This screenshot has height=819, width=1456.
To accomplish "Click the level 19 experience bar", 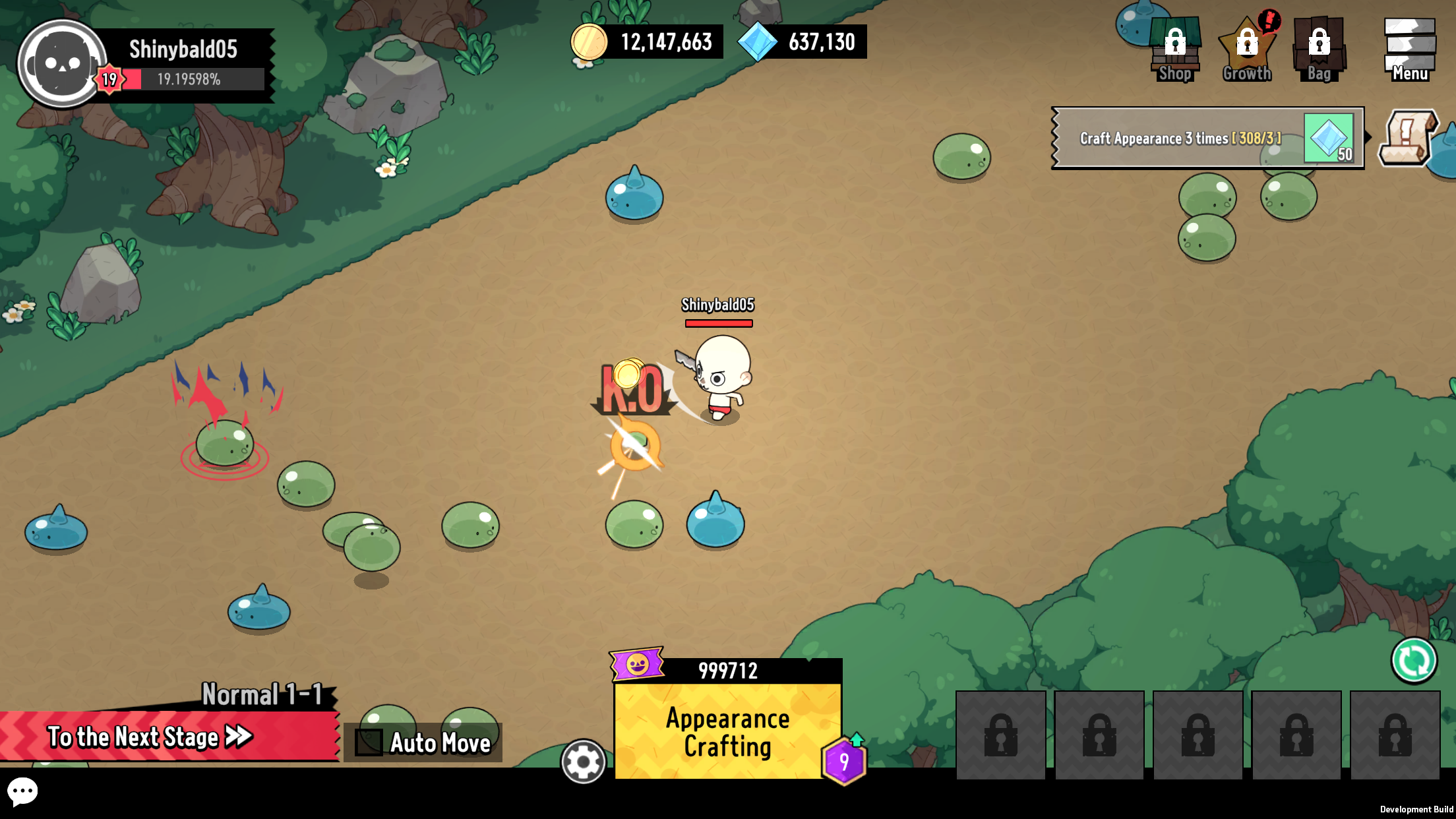I will 191,79.
